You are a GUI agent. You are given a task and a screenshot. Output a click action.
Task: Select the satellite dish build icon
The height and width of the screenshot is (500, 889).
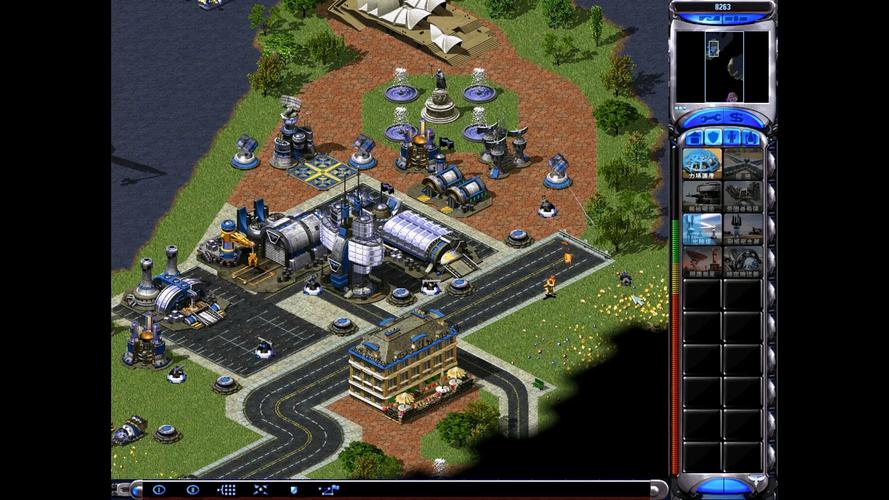click(x=702, y=261)
